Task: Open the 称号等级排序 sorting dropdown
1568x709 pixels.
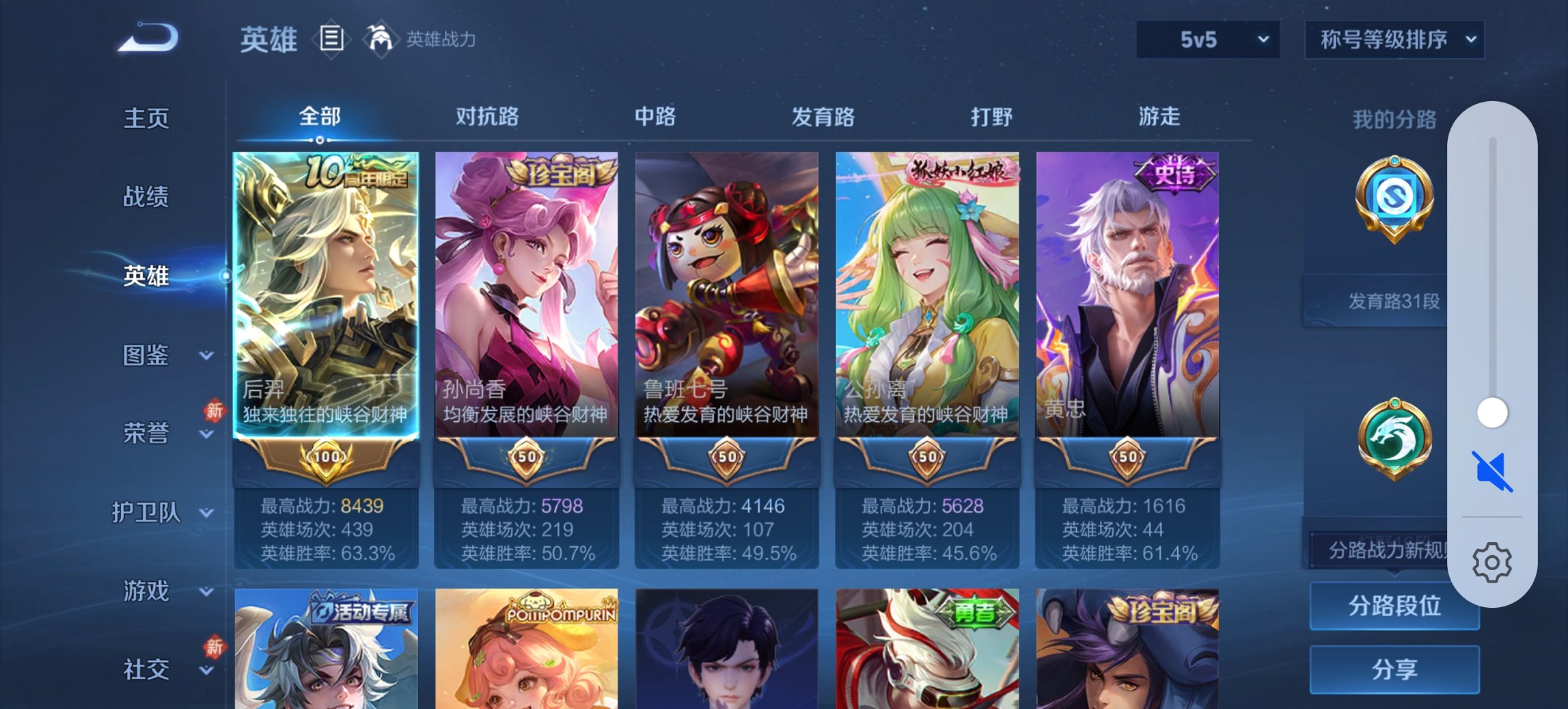Action: tap(1392, 40)
